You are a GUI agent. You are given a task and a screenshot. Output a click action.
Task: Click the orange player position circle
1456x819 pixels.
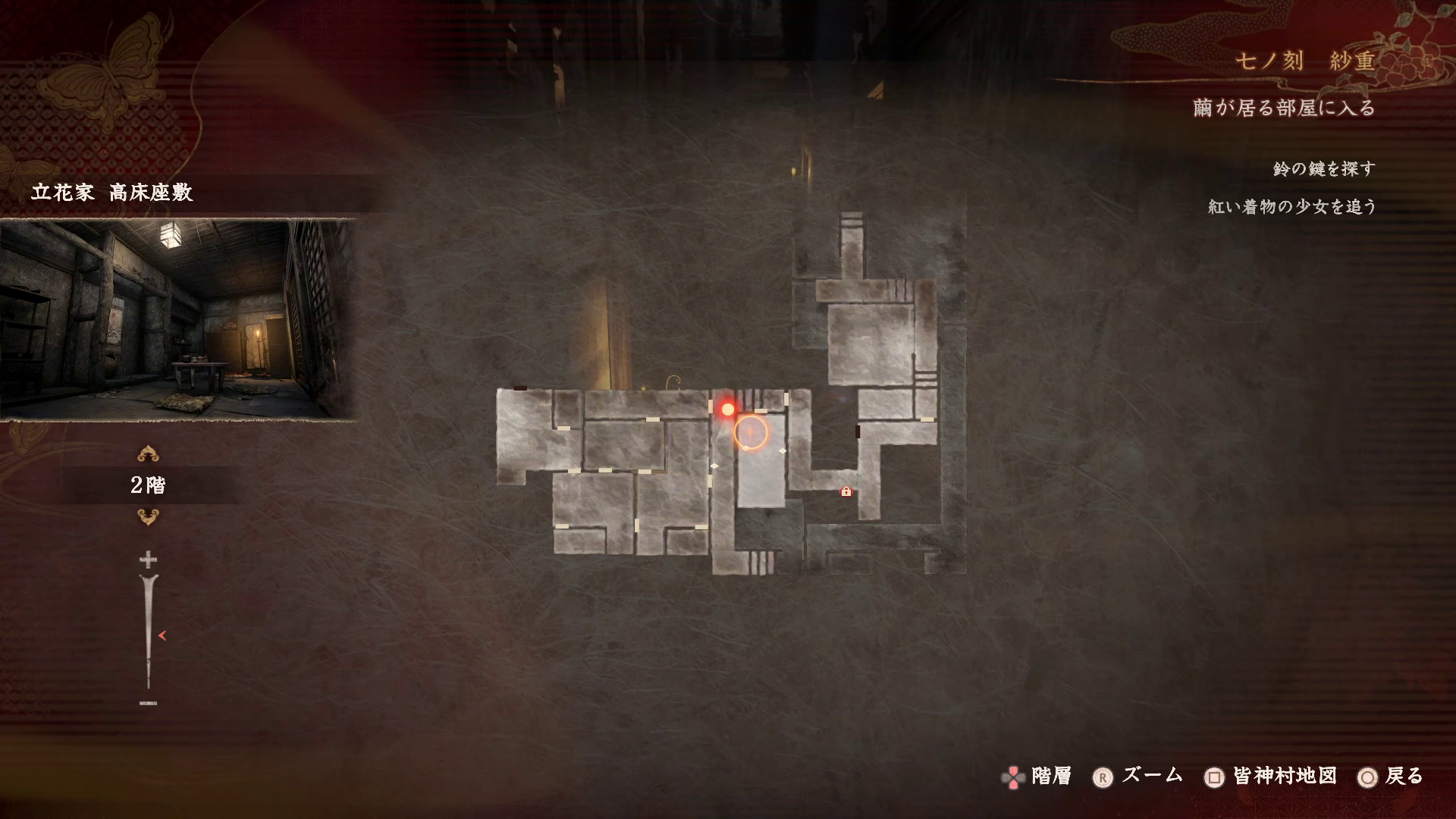point(751,431)
